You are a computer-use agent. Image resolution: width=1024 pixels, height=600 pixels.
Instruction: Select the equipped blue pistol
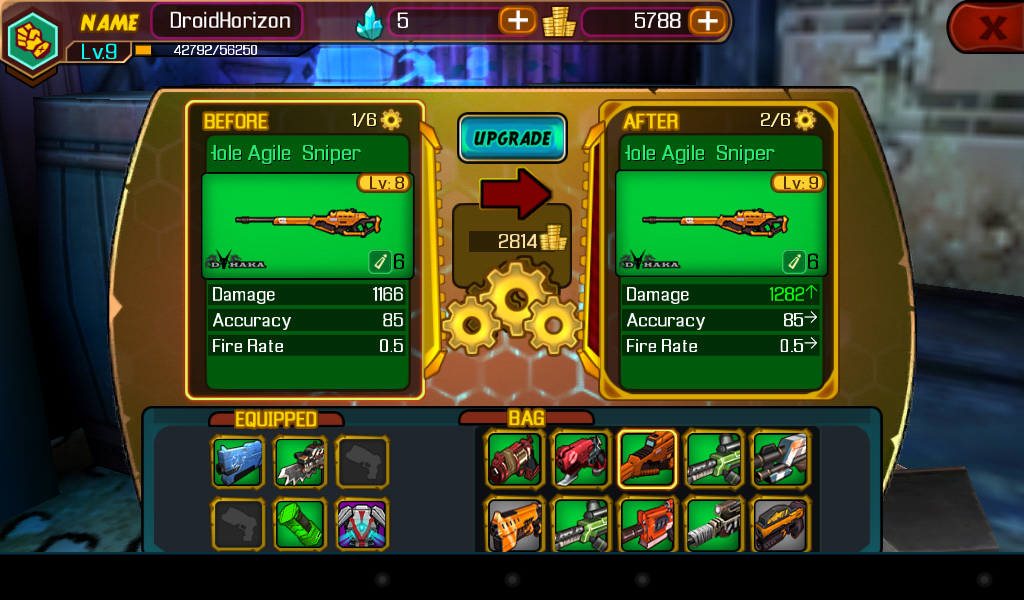pyautogui.click(x=238, y=462)
